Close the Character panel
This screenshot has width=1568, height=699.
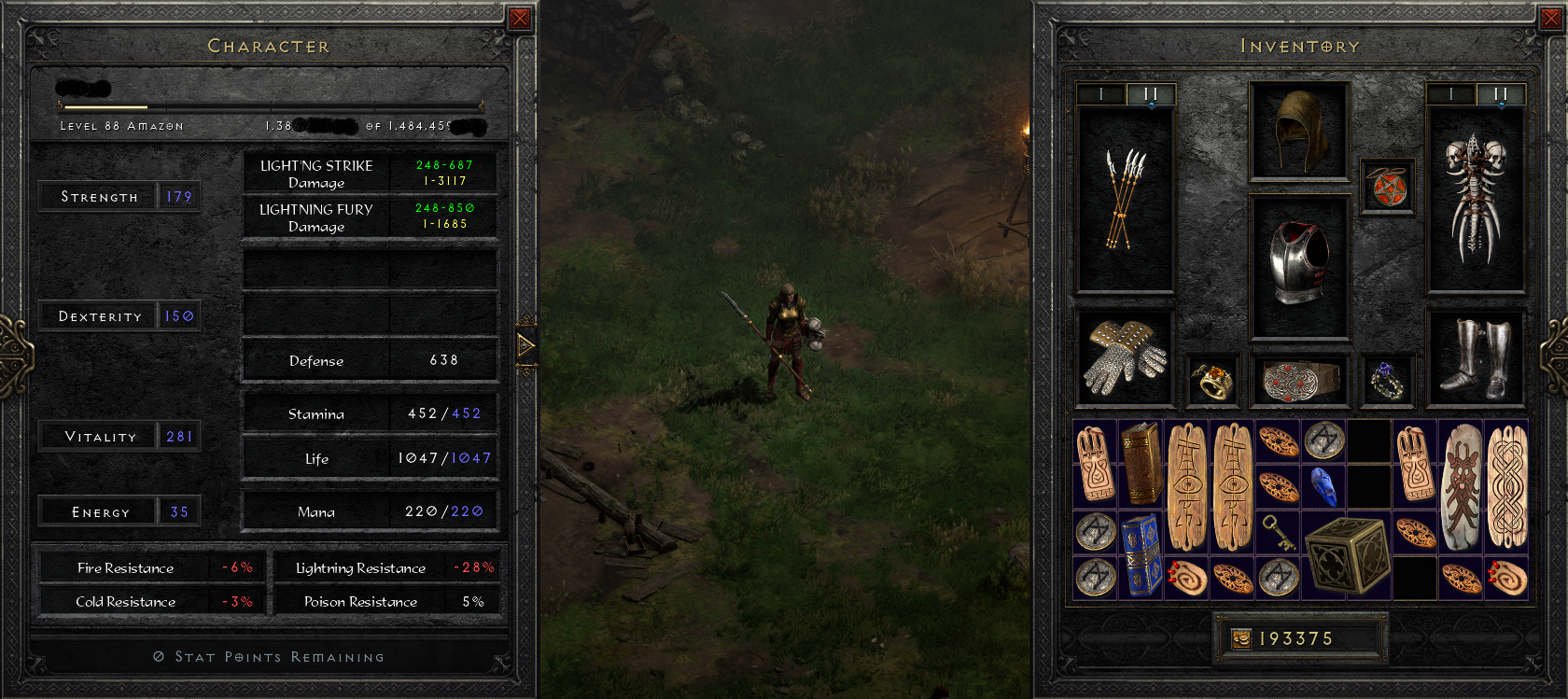tap(520, 19)
